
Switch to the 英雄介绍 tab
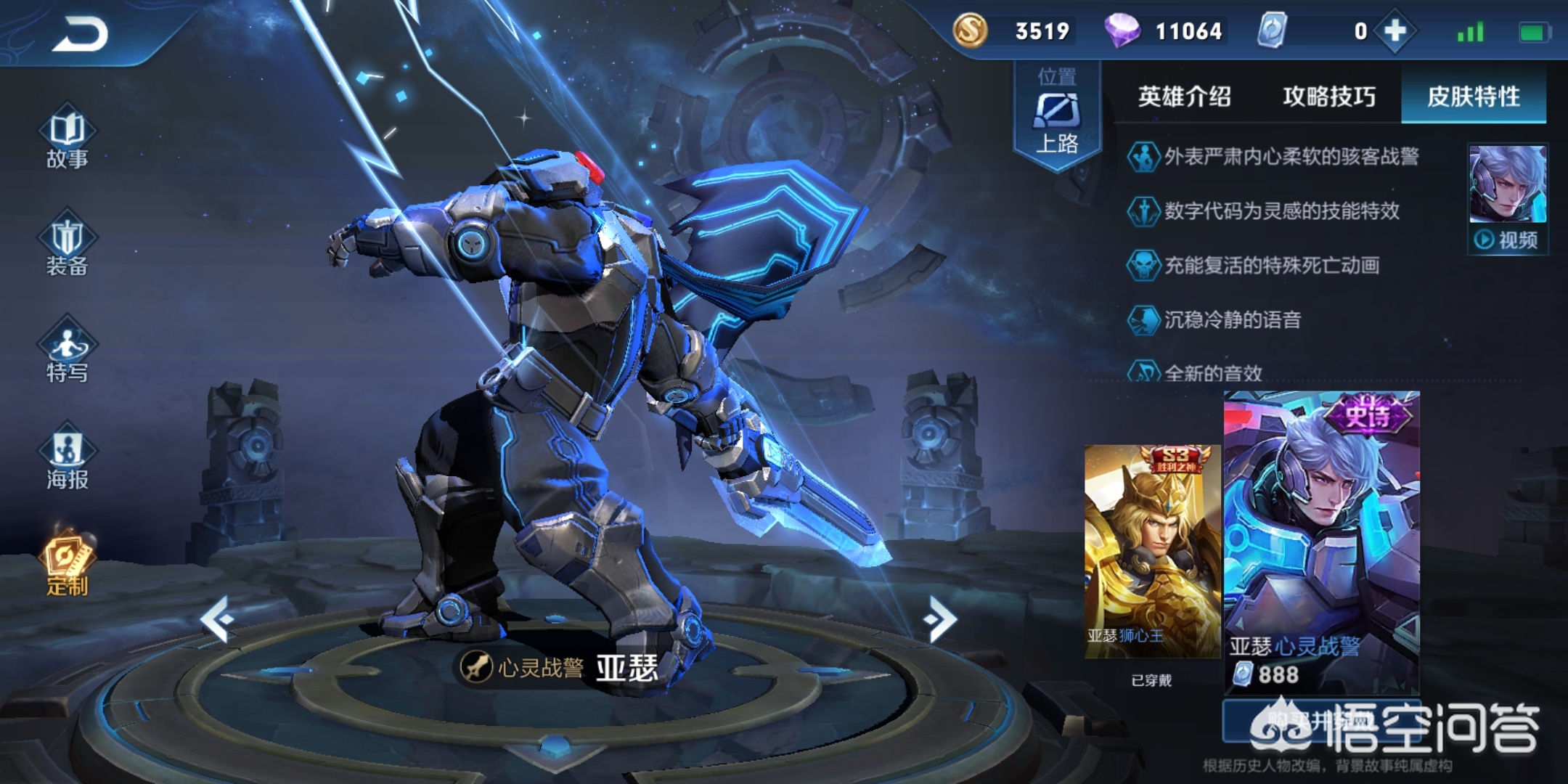1184,97
